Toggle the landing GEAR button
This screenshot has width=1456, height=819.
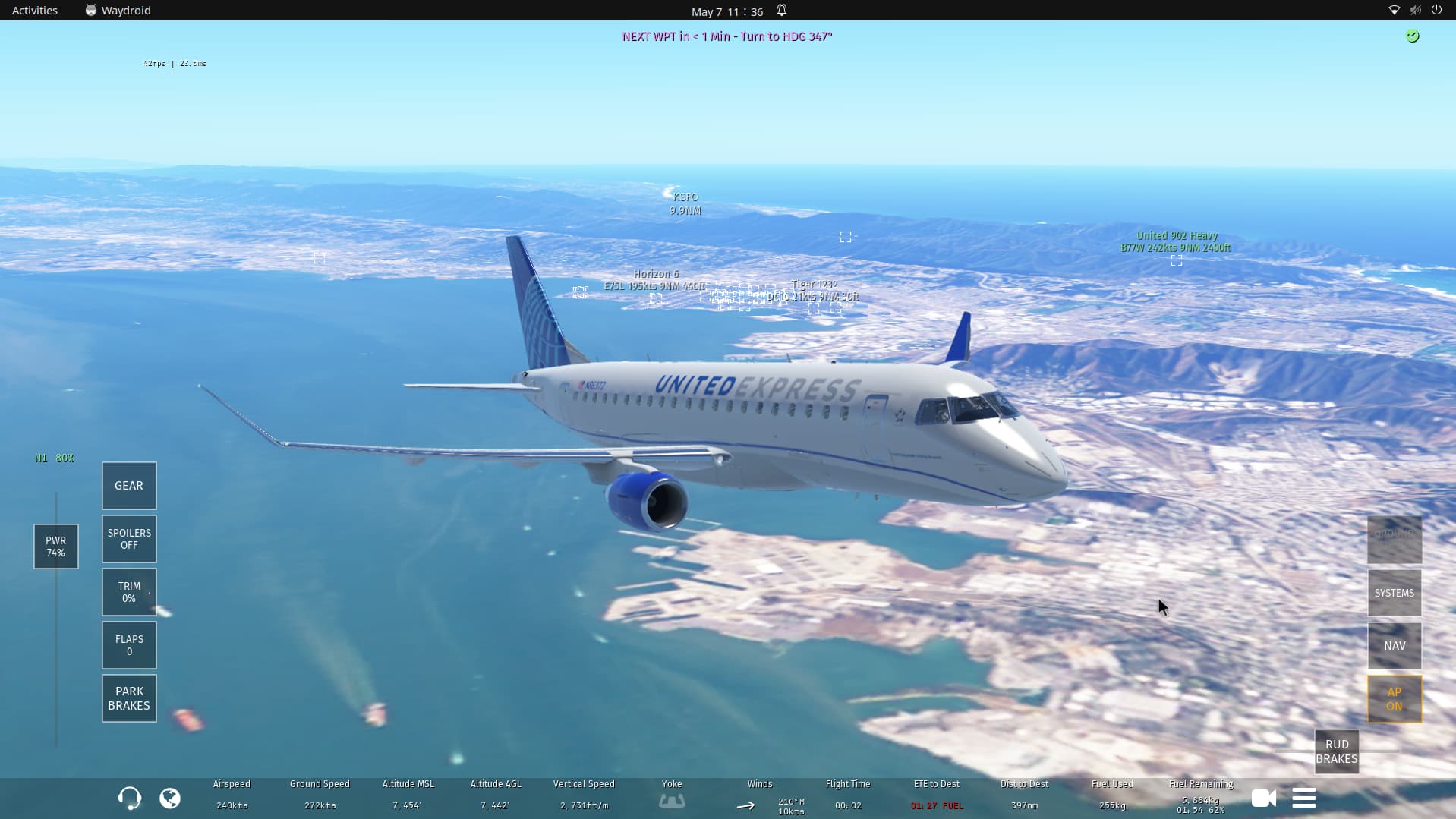(x=129, y=486)
